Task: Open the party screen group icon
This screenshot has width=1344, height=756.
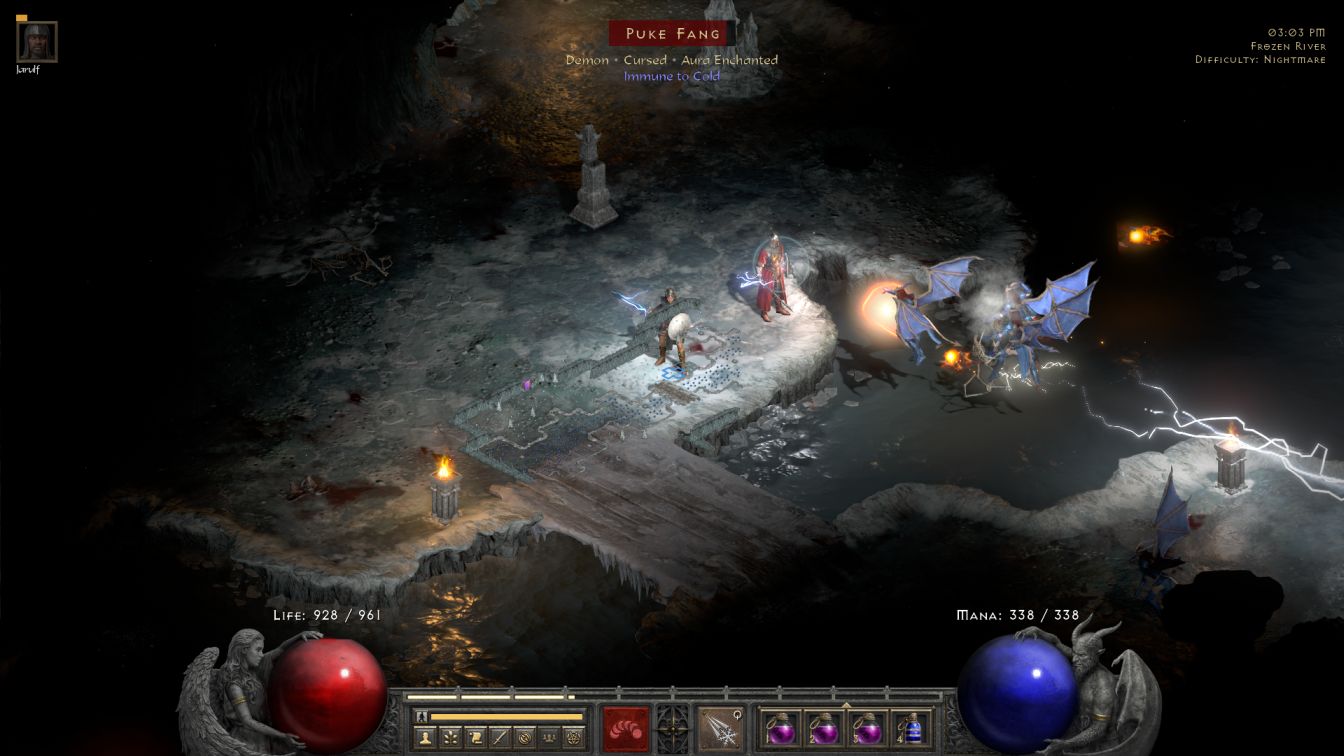Action: 549,737
